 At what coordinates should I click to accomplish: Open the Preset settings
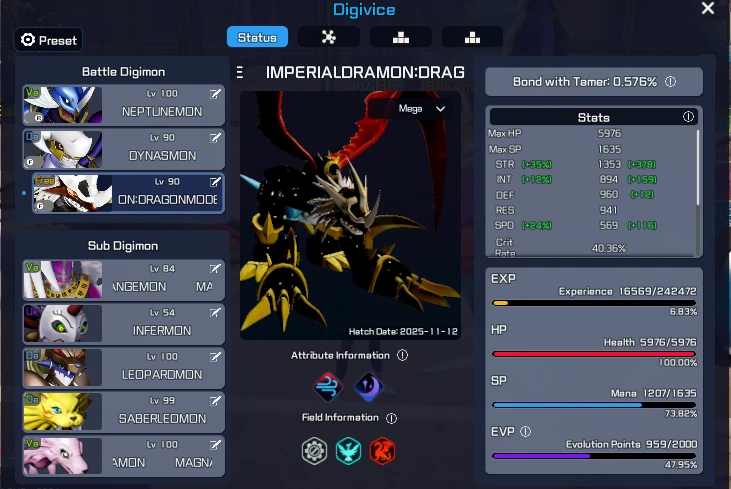[x=49, y=40]
